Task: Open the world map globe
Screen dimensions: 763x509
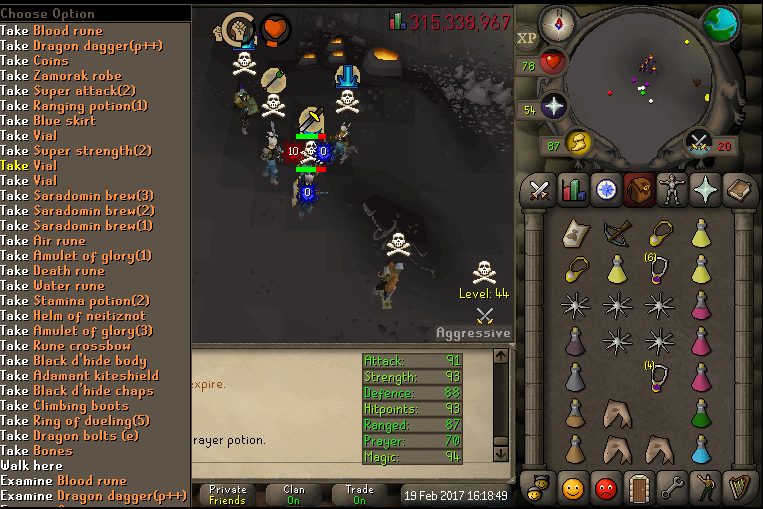Action: pyautogui.click(x=720, y=24)
